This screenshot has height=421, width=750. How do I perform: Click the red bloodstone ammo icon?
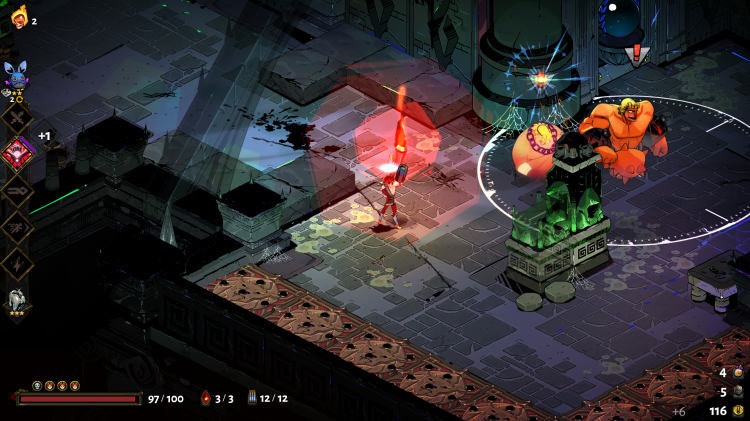(206, 398)
